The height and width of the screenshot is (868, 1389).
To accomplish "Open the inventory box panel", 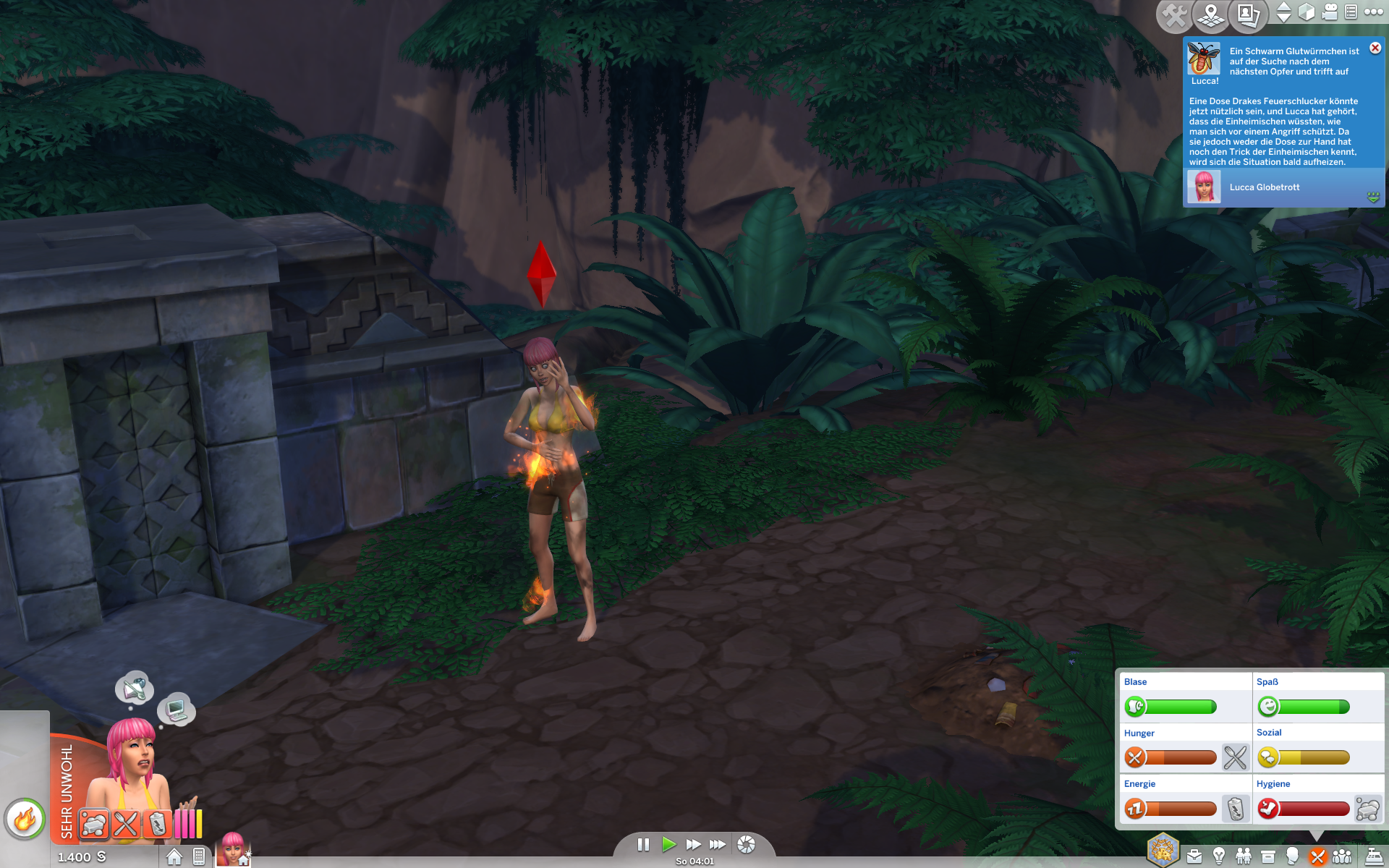I will click(x=1268, y=857).
